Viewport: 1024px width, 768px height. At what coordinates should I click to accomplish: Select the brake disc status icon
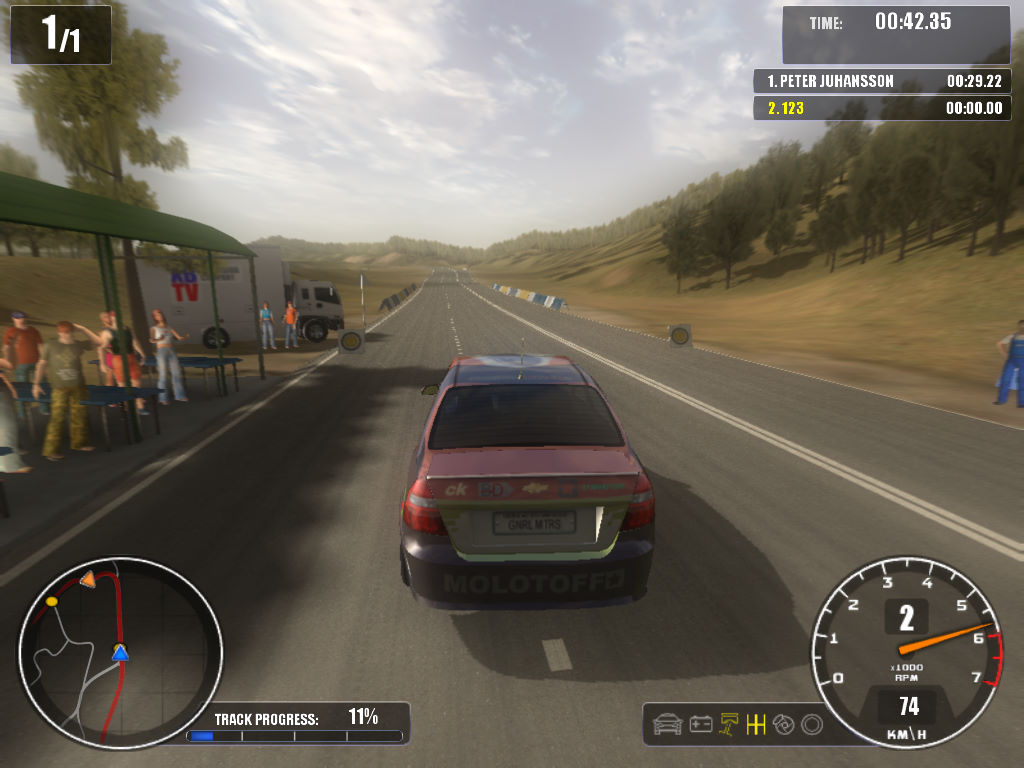(784, 724)
